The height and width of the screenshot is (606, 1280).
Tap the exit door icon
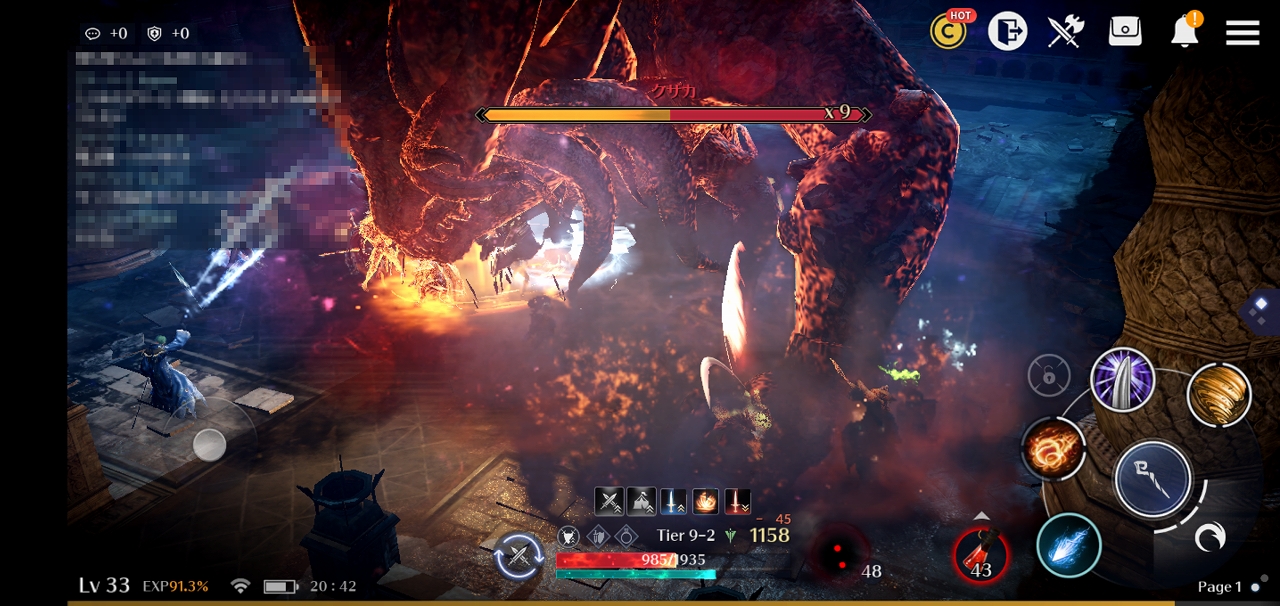(1007, 32)
